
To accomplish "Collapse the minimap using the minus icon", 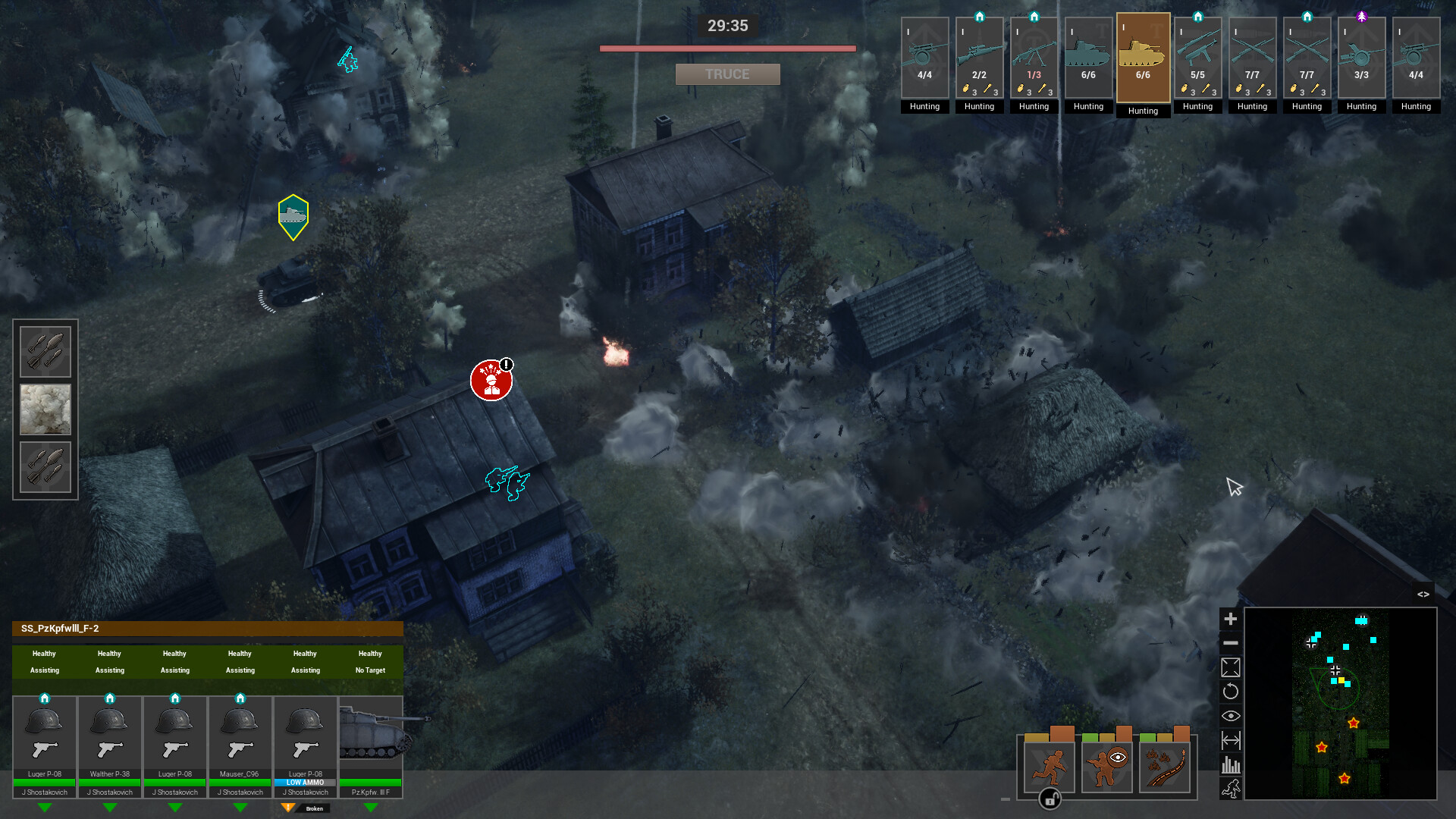I will coord(1231,643).
